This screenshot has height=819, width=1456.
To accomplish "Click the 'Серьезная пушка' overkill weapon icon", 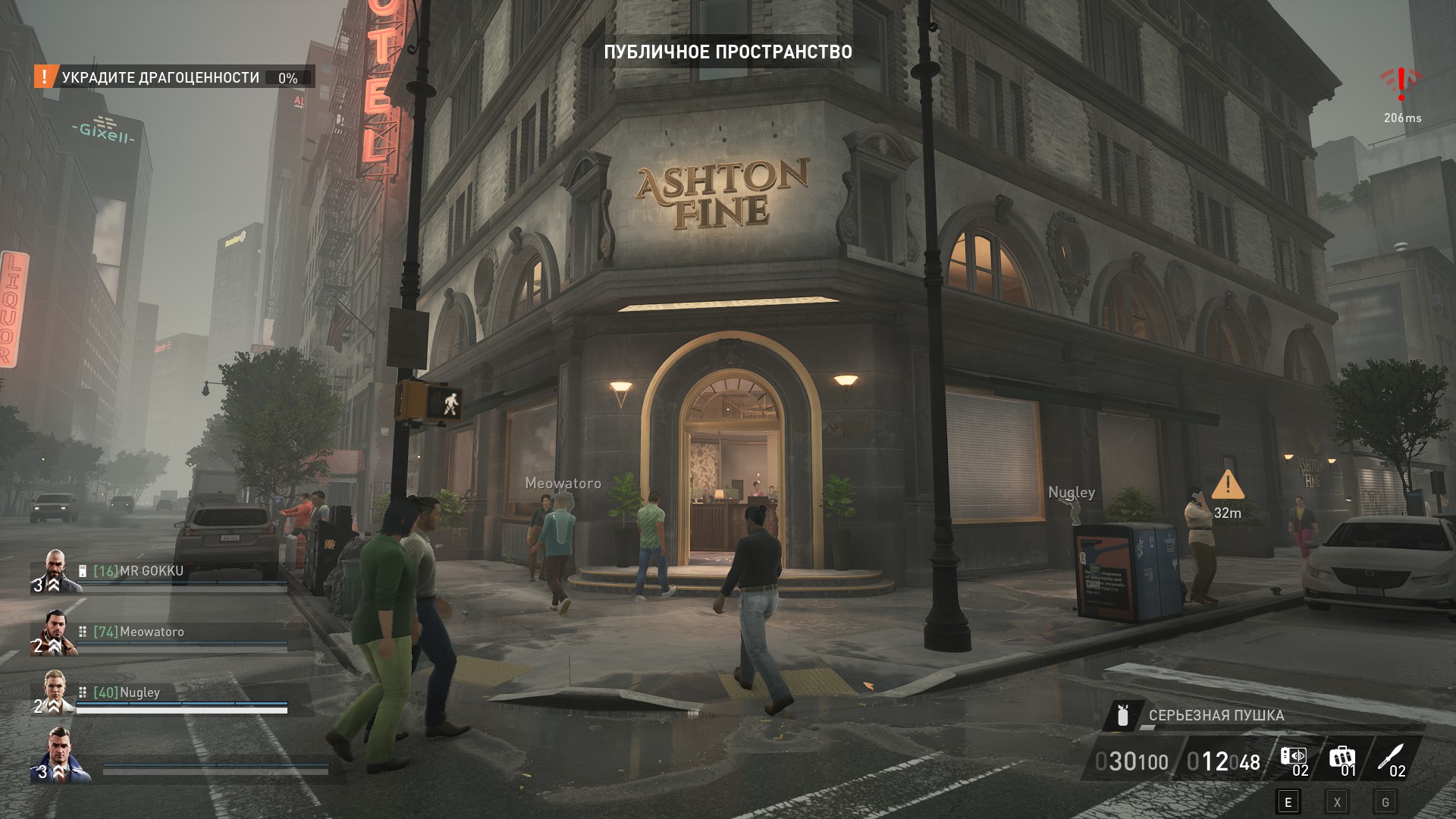I will click(x=1123, y=715).
